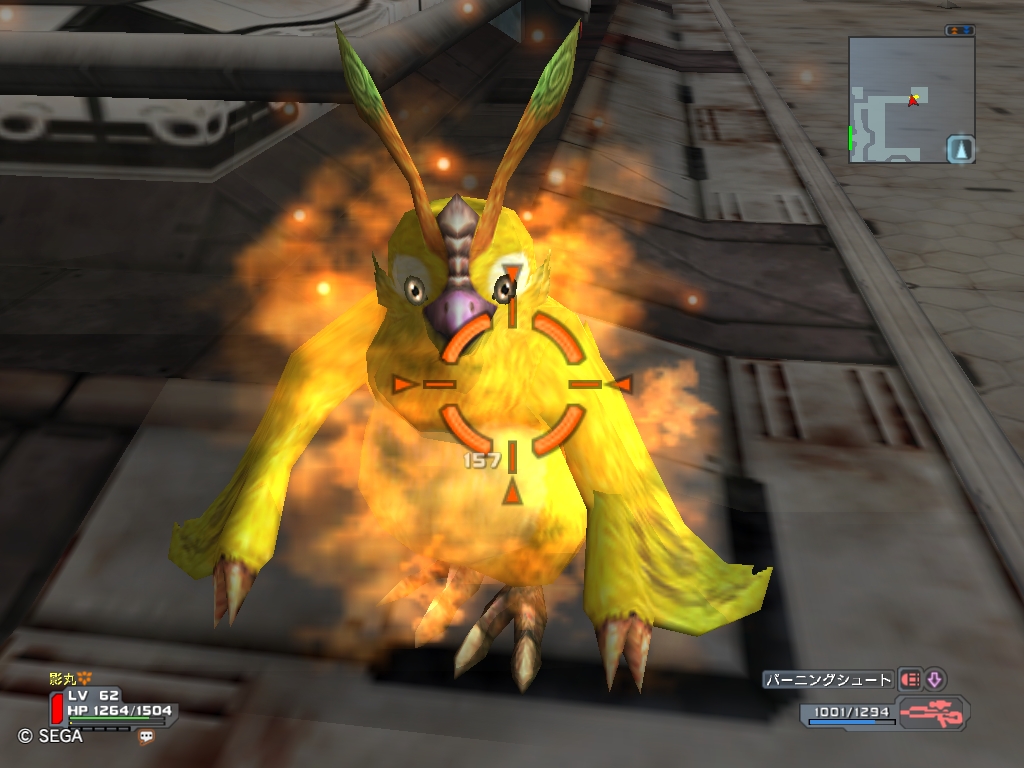Select the バーニングシュート skill label
Viewport: 1024px width, 768px height.
click(x=828, y=680)
